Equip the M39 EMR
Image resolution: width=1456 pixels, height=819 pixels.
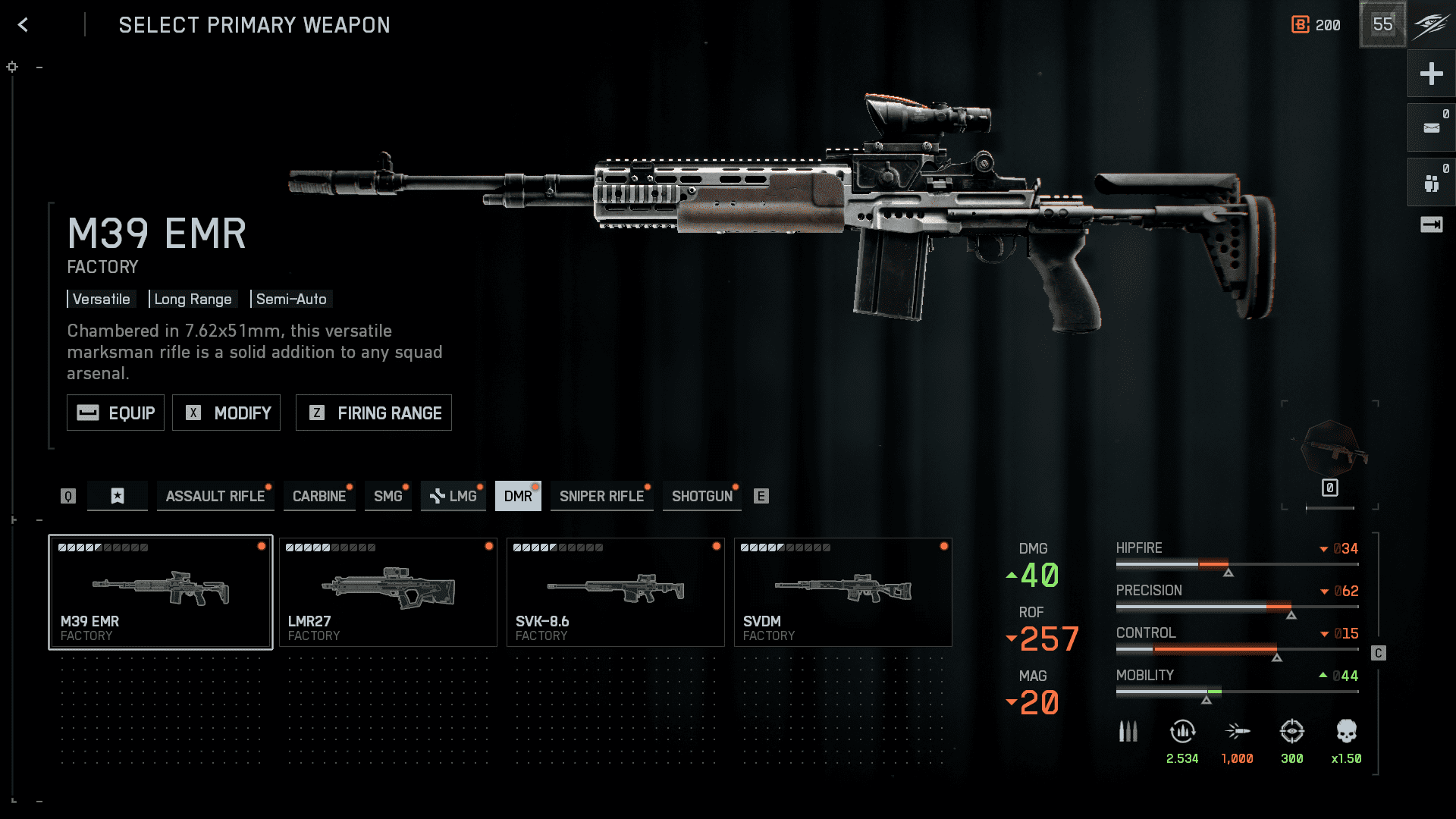115,413
